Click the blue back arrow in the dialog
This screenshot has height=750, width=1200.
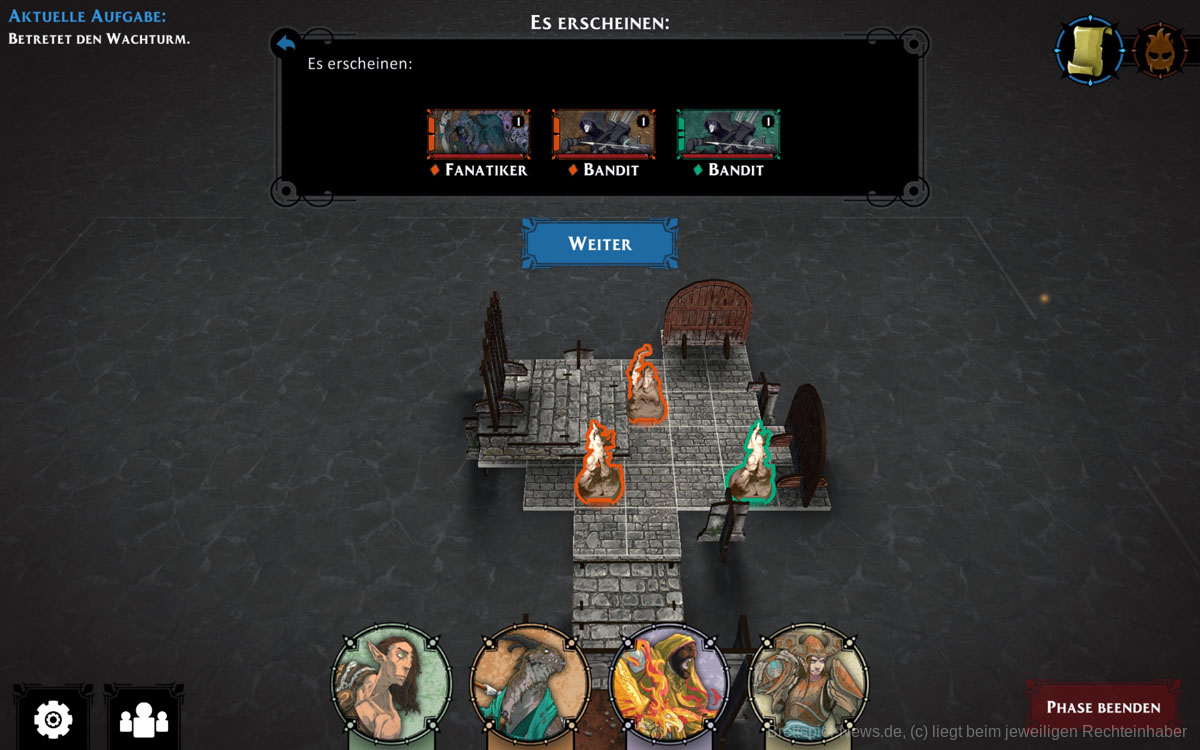click(286, 43)
